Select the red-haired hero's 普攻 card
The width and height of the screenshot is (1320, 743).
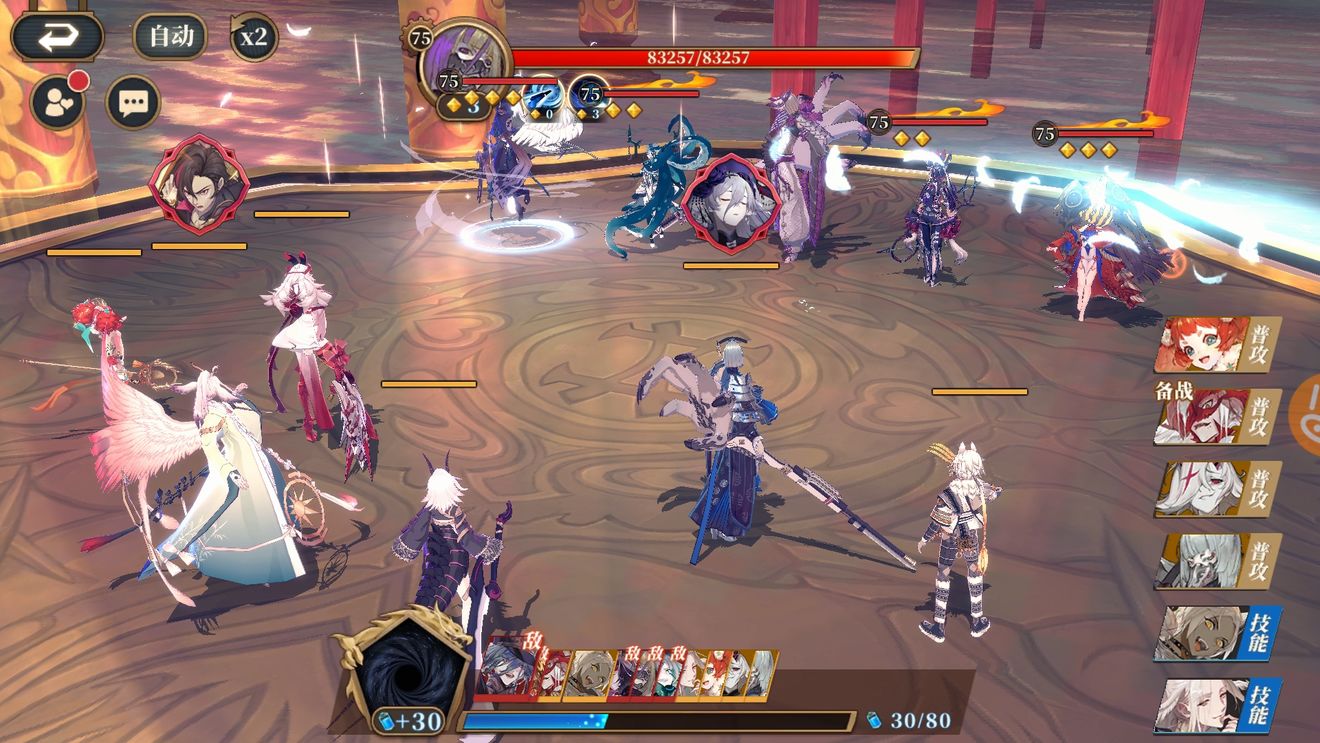click(x=1216, y=346)
